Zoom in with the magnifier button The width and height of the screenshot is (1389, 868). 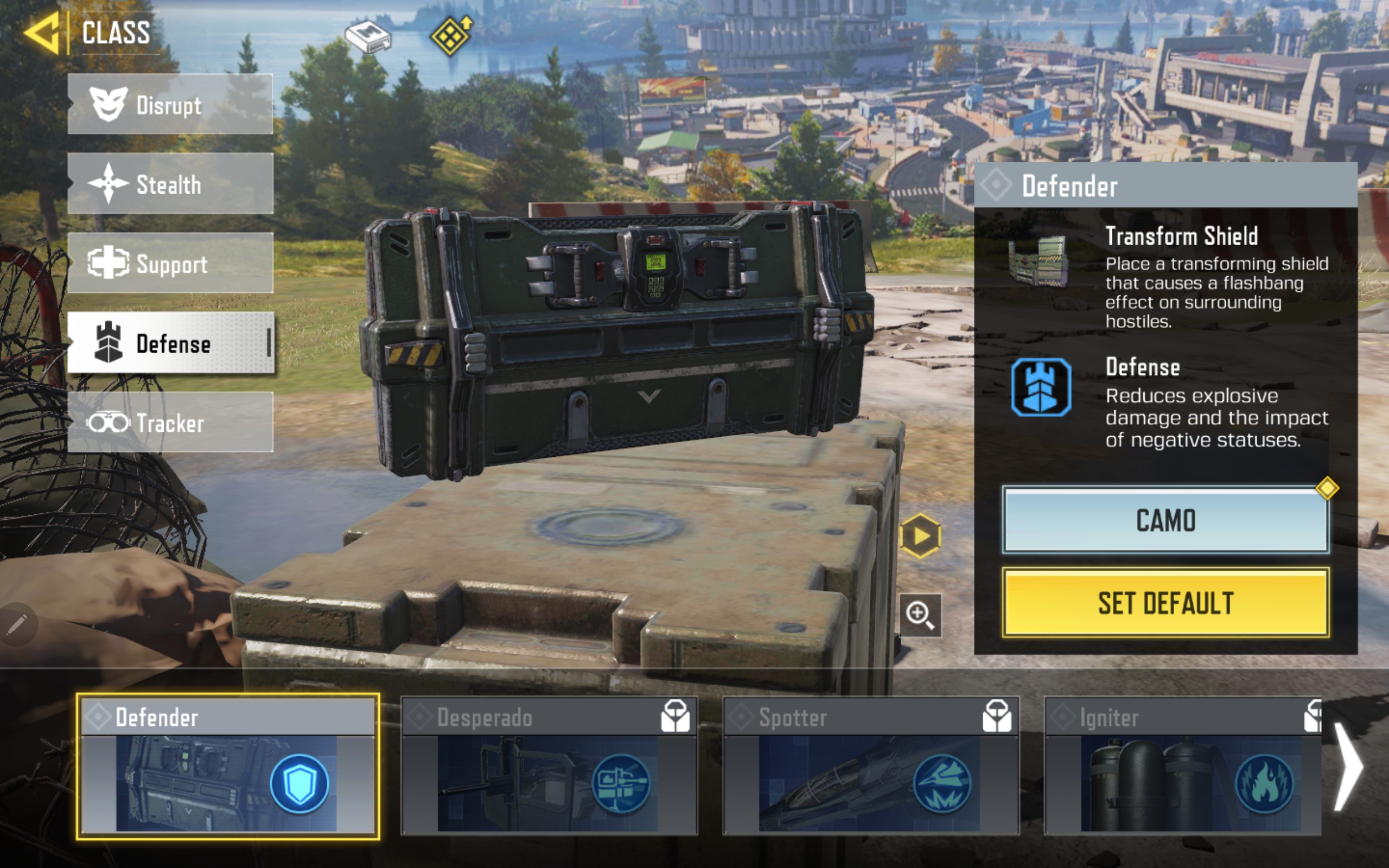click(x=920, y=615)
